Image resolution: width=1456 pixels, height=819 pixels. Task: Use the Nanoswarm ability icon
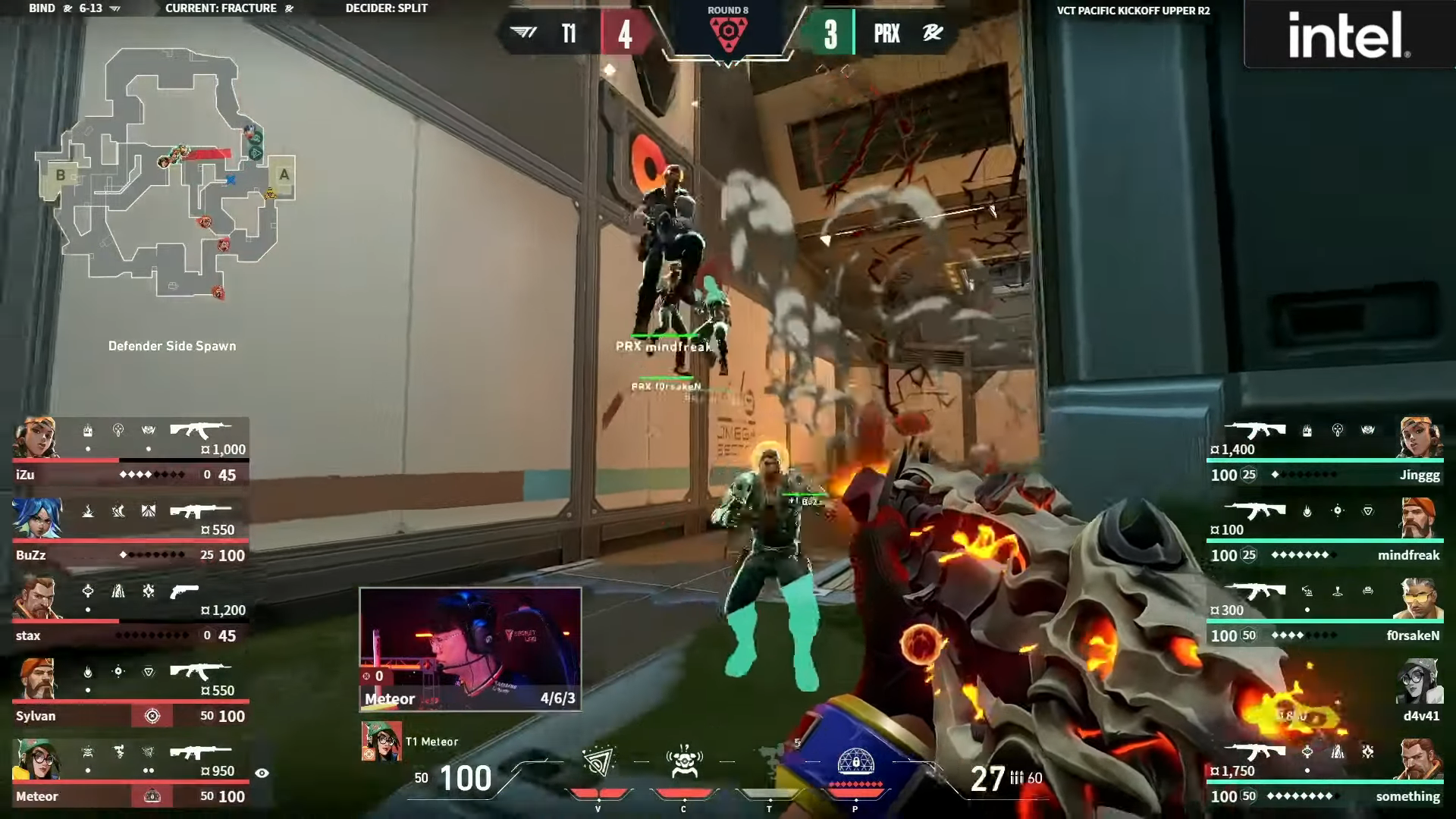click(598, 762)
